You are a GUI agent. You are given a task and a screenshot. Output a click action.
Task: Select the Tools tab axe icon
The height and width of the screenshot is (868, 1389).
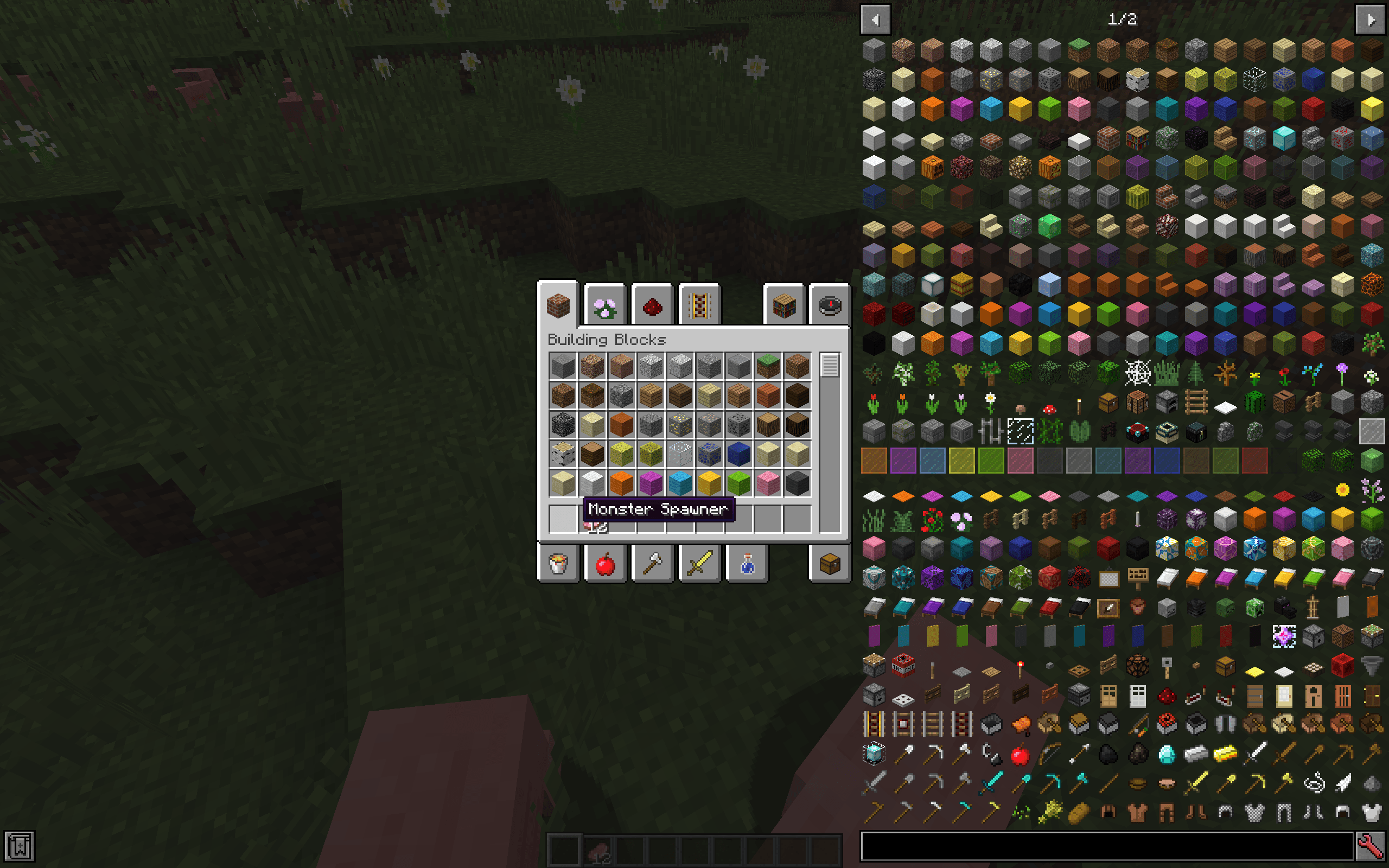coord(653,564)
